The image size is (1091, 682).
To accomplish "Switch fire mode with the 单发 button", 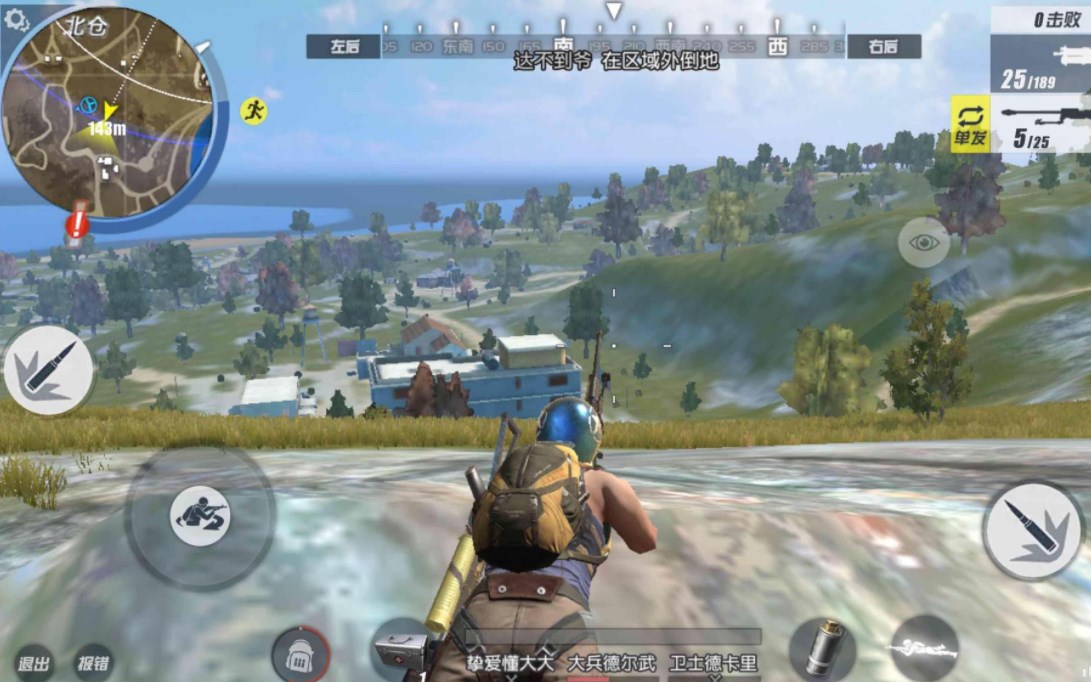I will [970, 124].
